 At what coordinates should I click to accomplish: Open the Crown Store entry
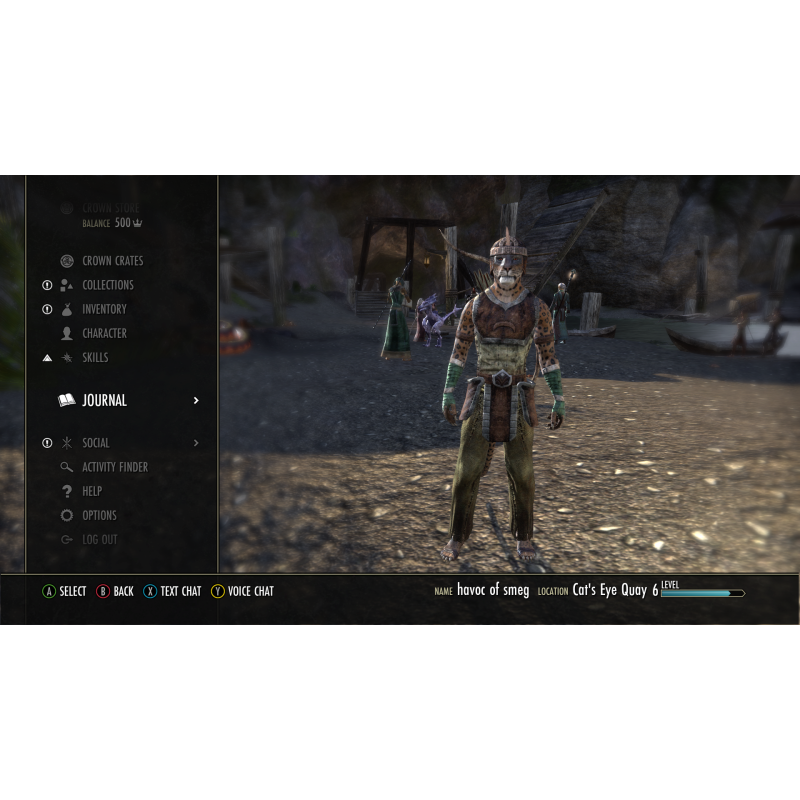(x=110, y=209)
